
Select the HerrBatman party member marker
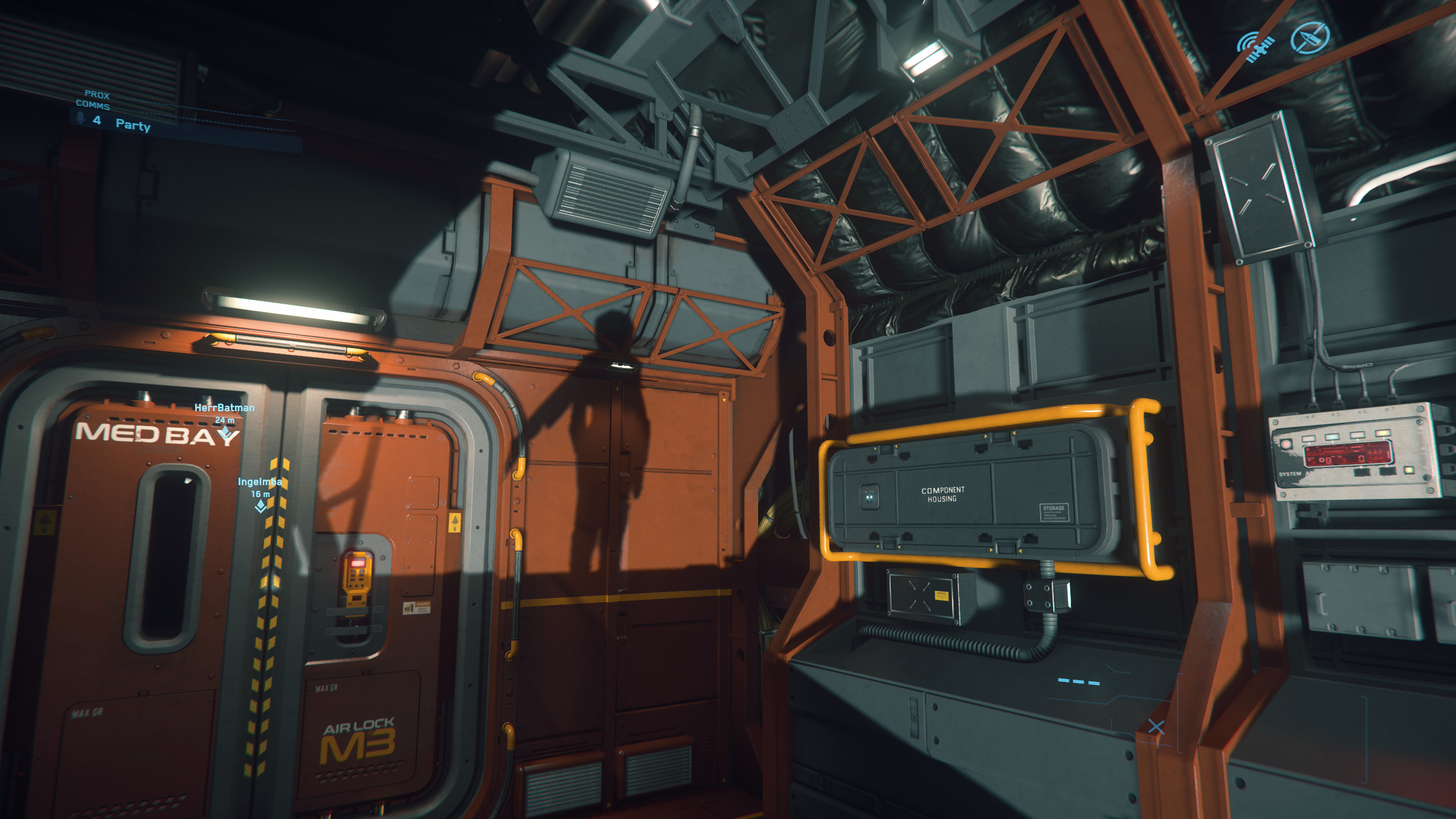(x=225, y=433)
